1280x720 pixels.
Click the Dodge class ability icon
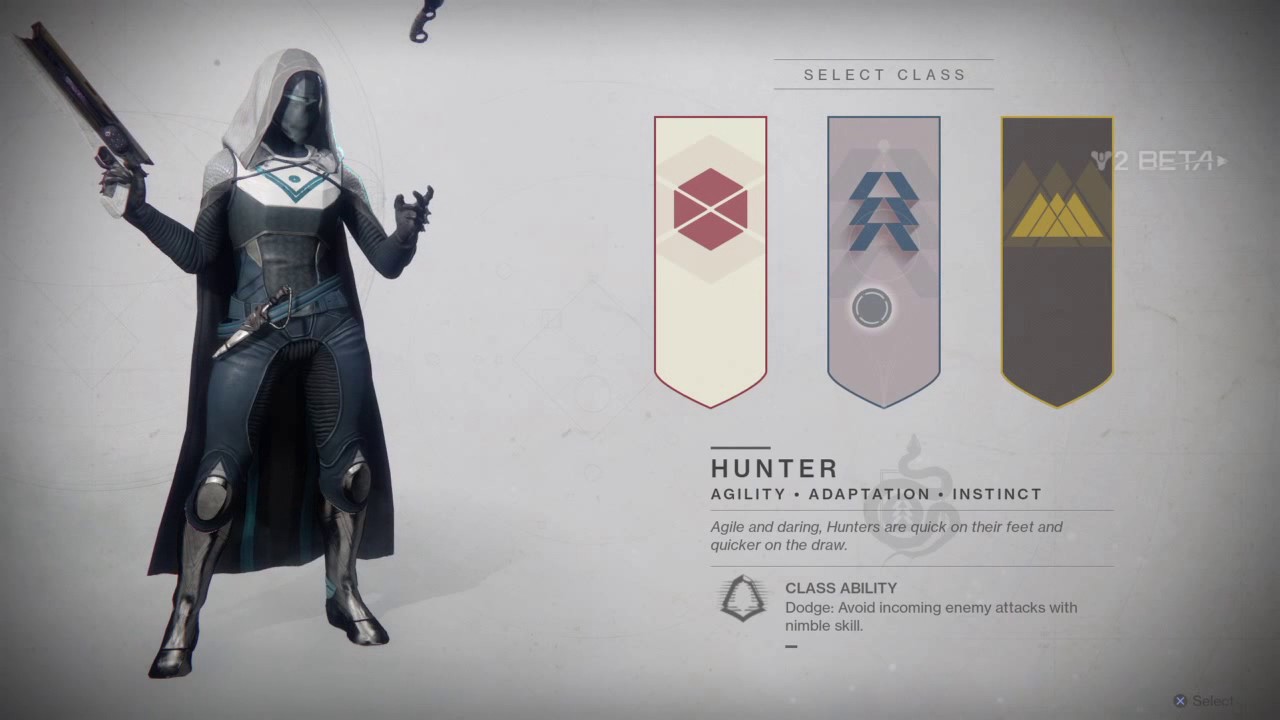(742, 598)
